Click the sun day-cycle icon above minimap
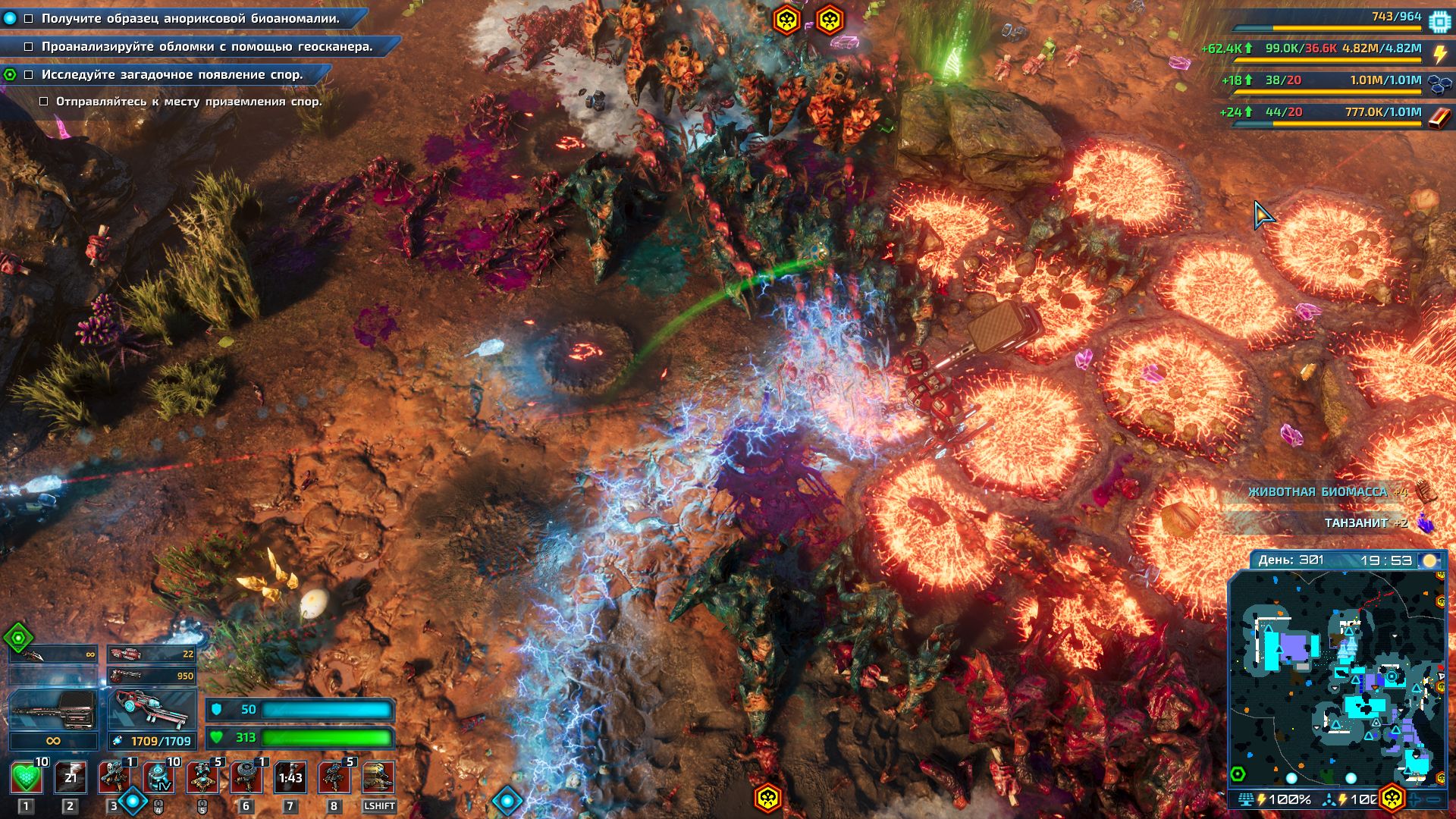 pos(1430,560)
